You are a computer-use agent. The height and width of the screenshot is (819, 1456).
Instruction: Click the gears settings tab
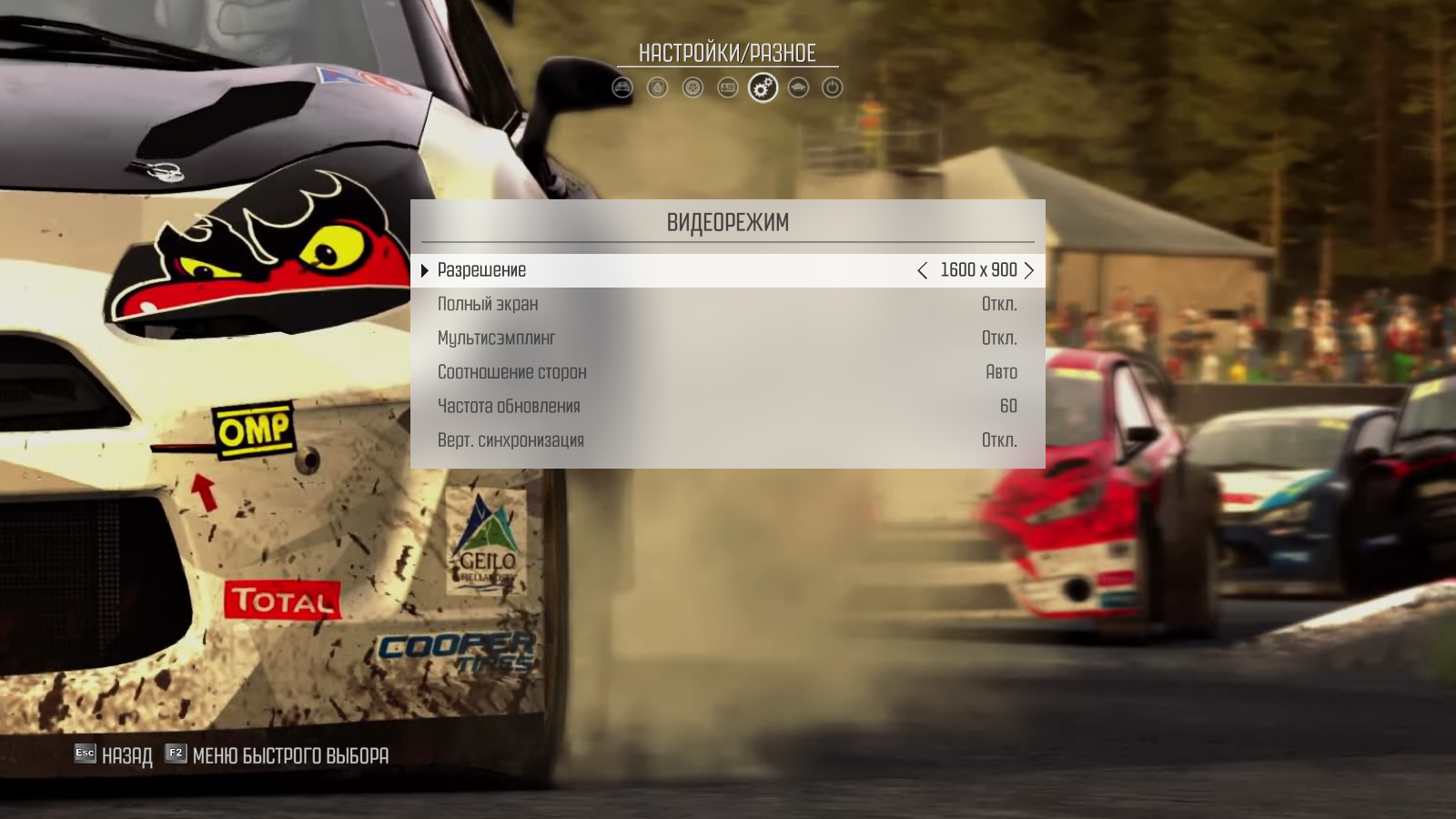pos(763,87)
